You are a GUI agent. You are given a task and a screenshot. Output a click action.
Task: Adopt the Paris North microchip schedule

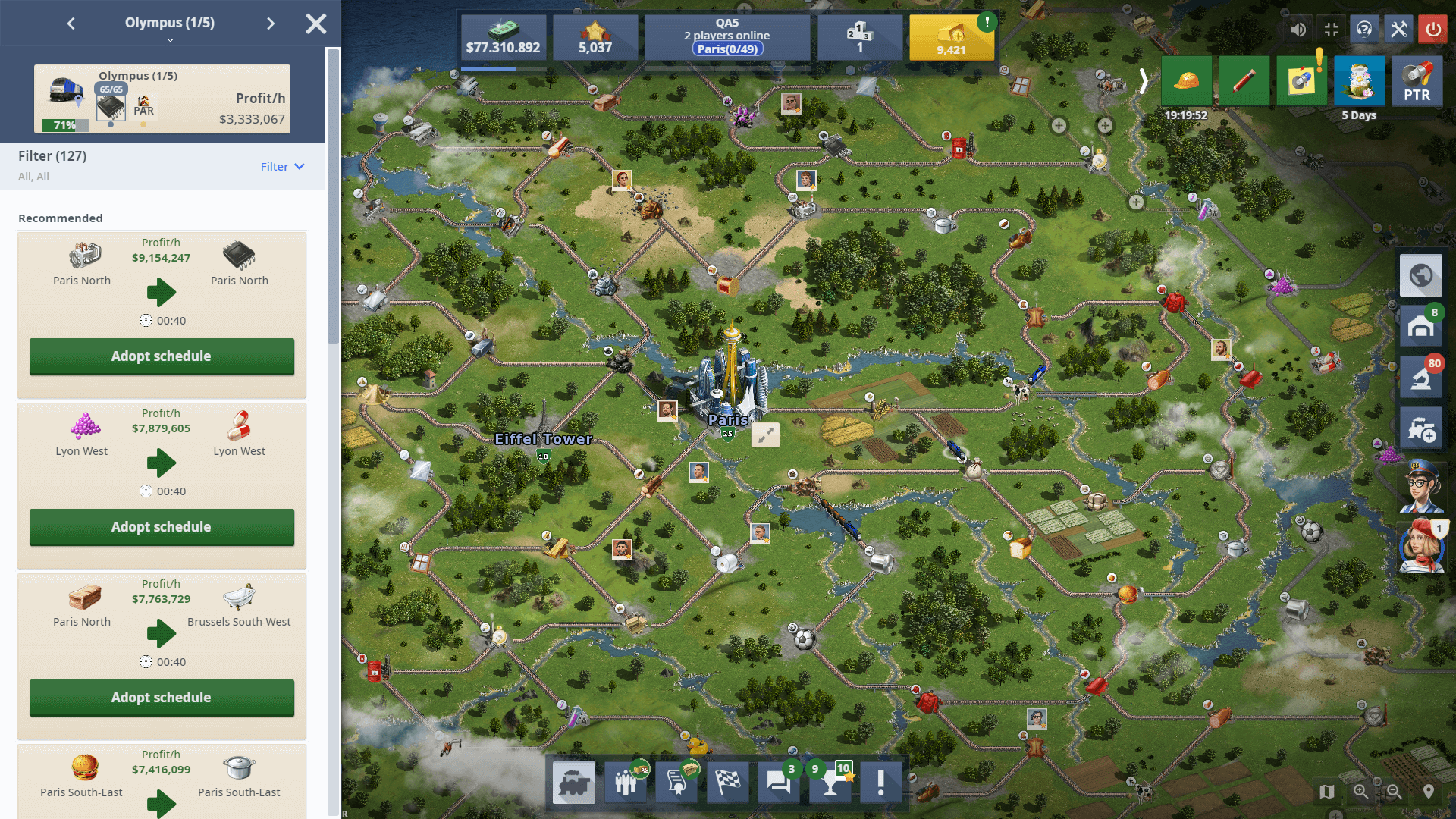(x=162, y=356)
